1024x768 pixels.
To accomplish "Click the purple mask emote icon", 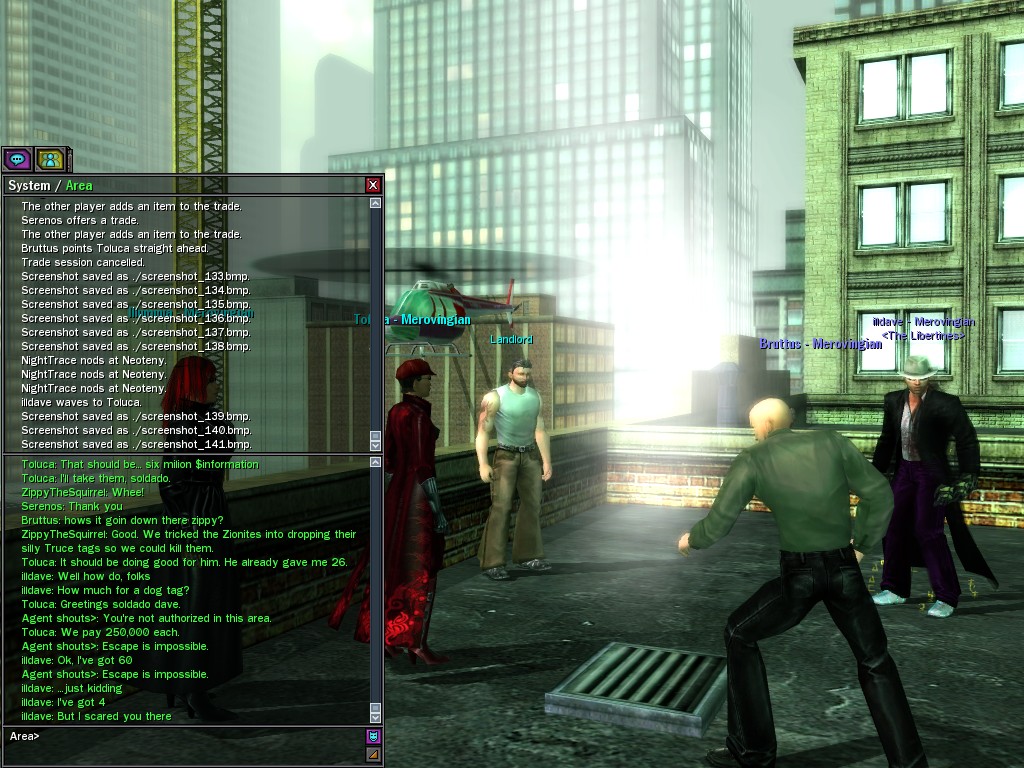I will click(x=373, y=736).
